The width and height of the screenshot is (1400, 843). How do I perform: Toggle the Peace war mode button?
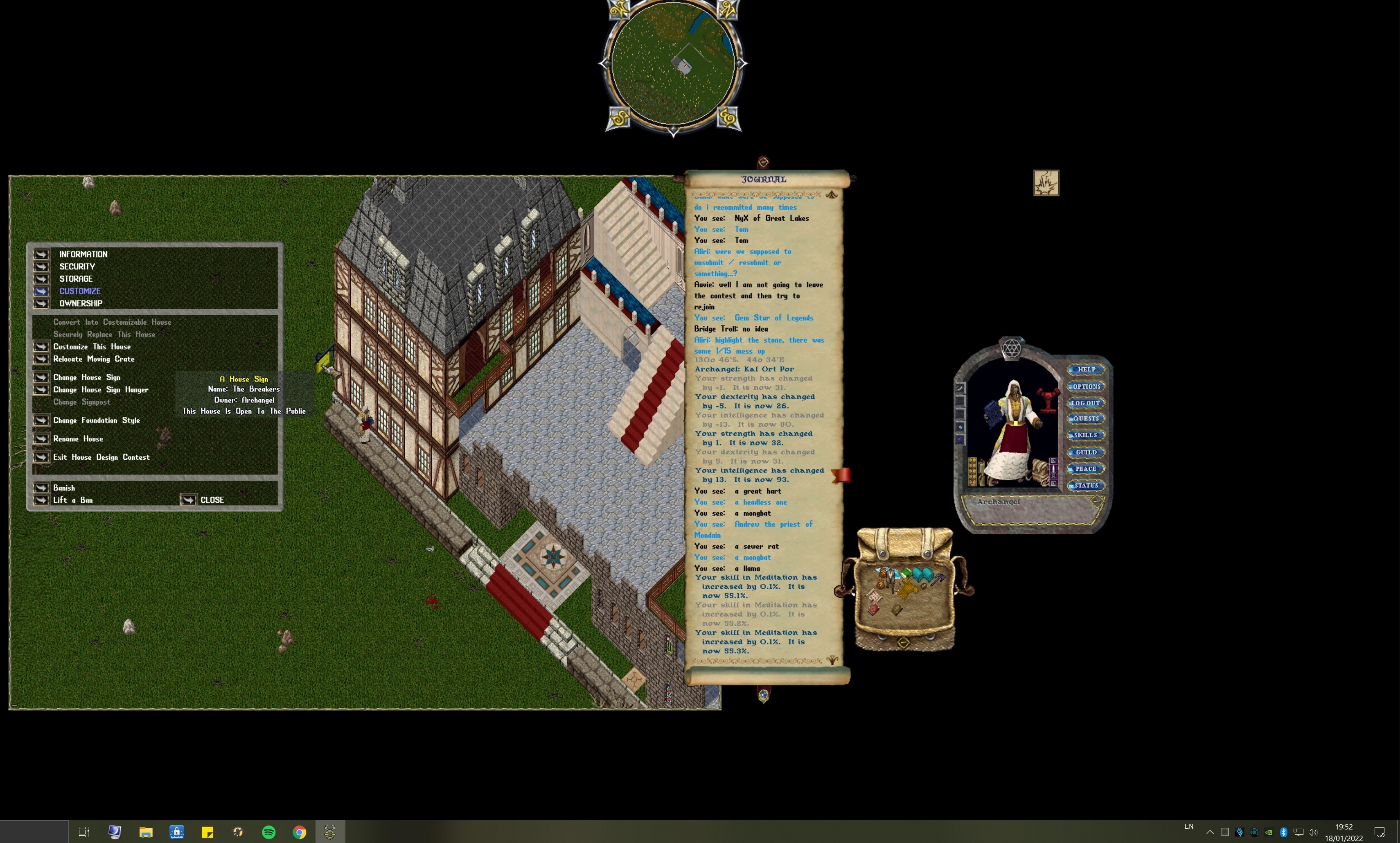[1086, 469]
